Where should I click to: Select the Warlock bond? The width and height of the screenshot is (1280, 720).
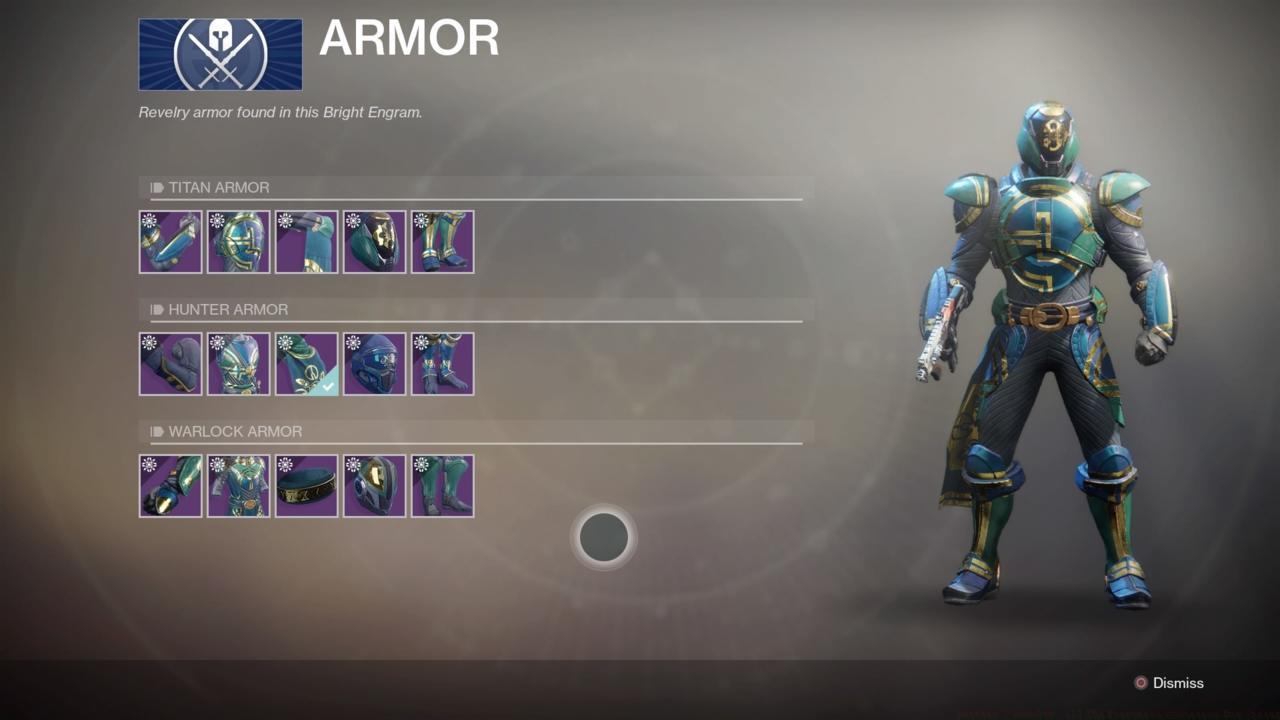306,486
